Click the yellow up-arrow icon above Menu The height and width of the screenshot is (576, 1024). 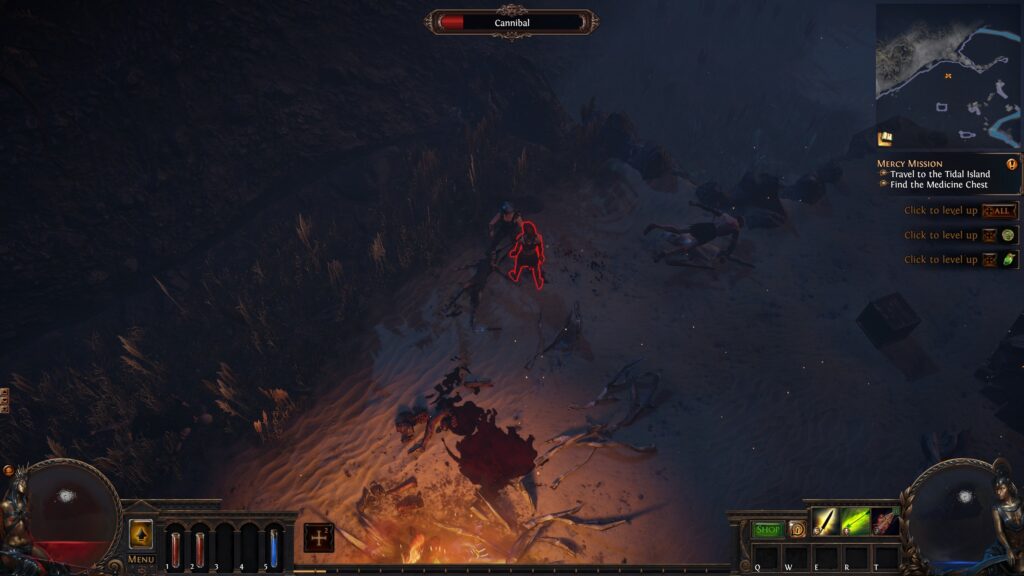pyautogui.click(x=141, y=534)
